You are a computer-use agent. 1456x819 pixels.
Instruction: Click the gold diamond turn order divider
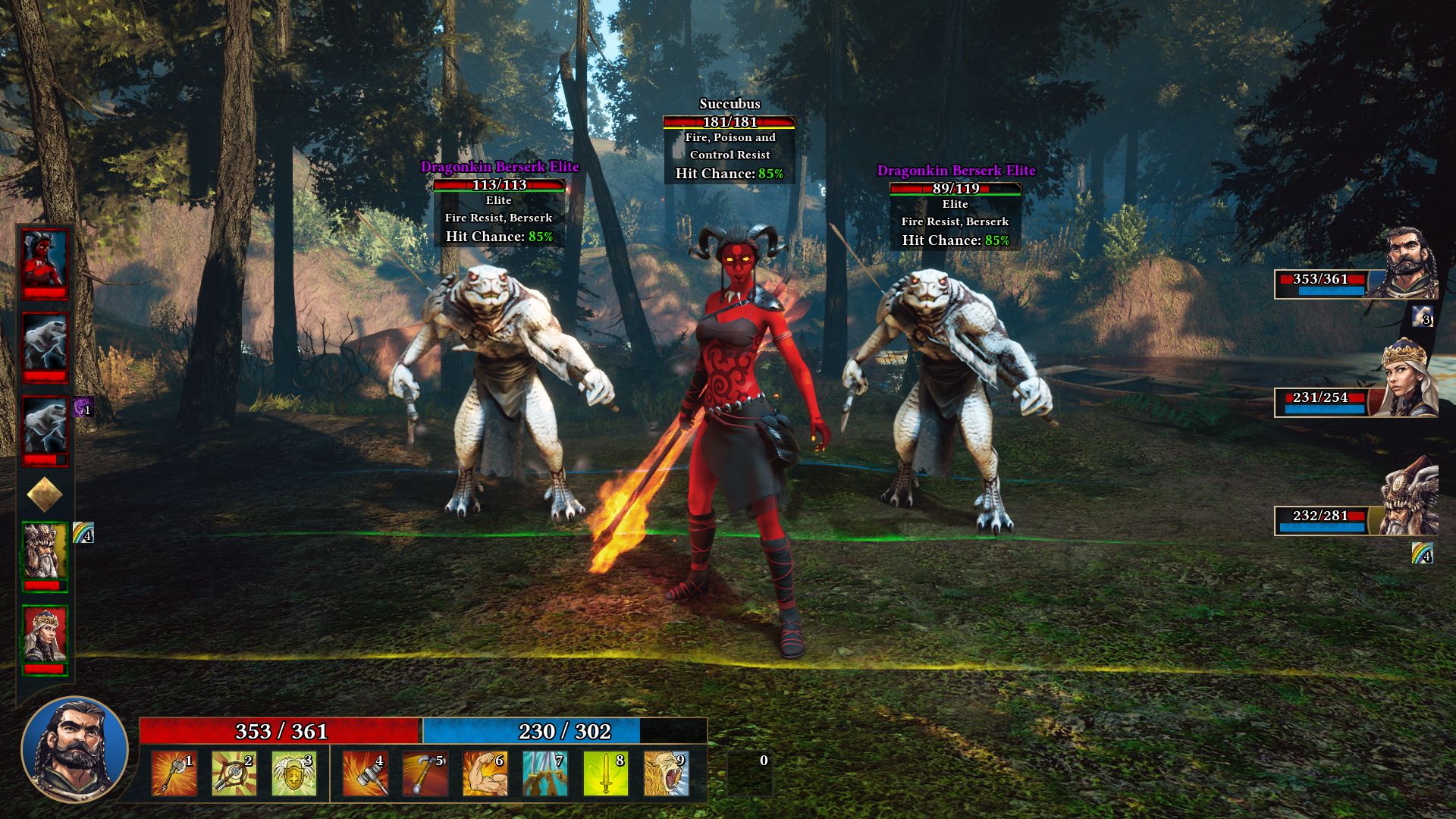(x=45, y=494)
